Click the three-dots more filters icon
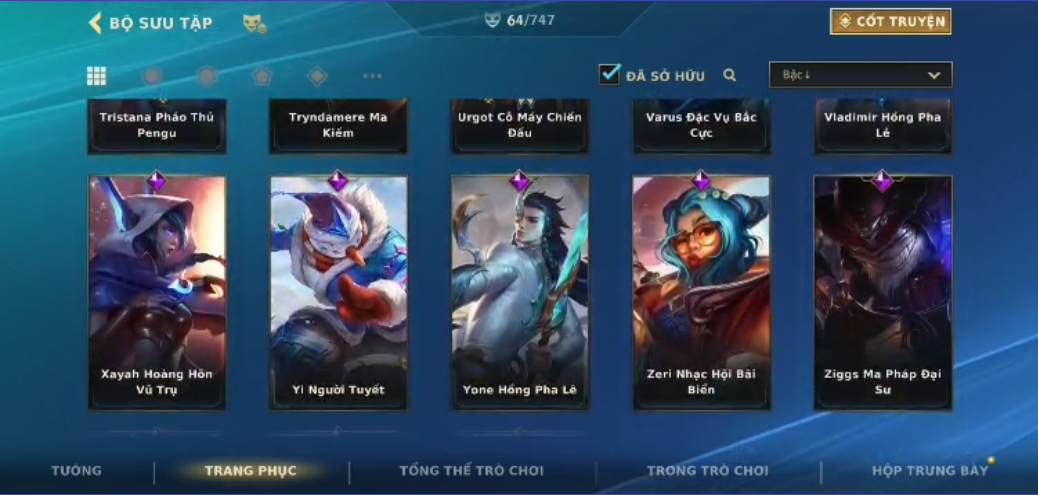1038x495 pixels. [x=372, y=76]
